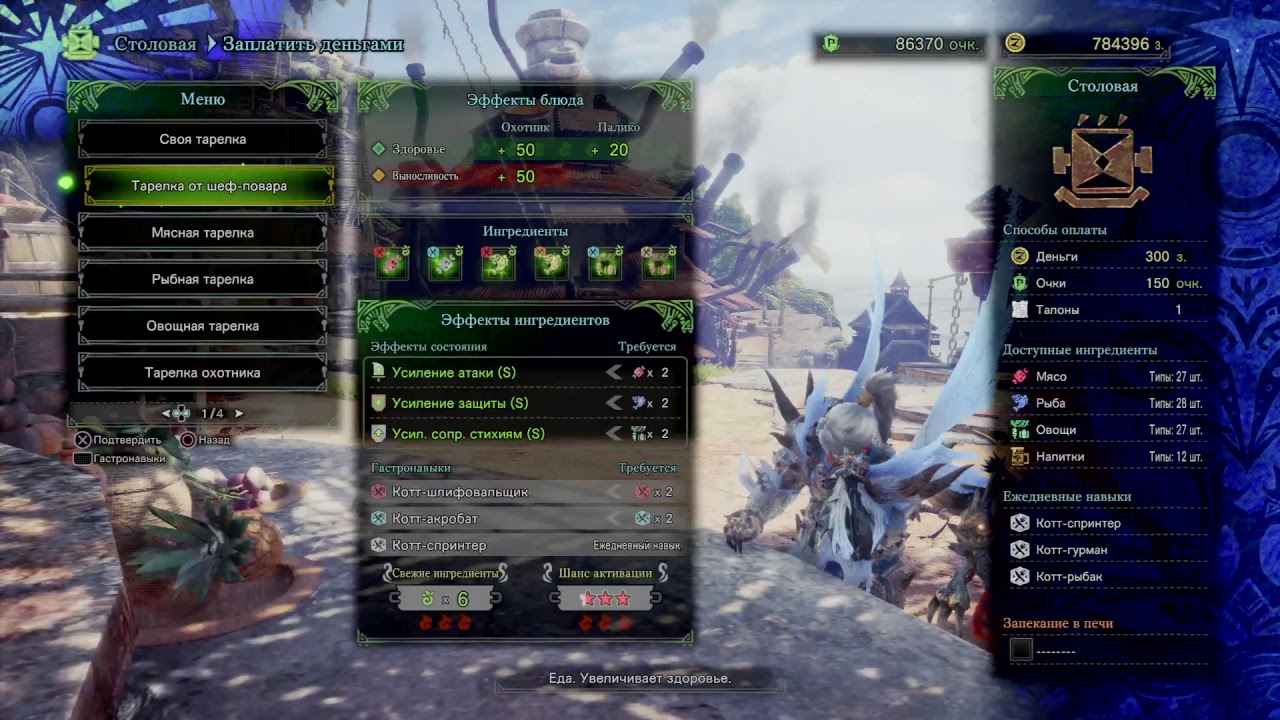
Task: Go to next menu page arrow
Action: [239, 413]
